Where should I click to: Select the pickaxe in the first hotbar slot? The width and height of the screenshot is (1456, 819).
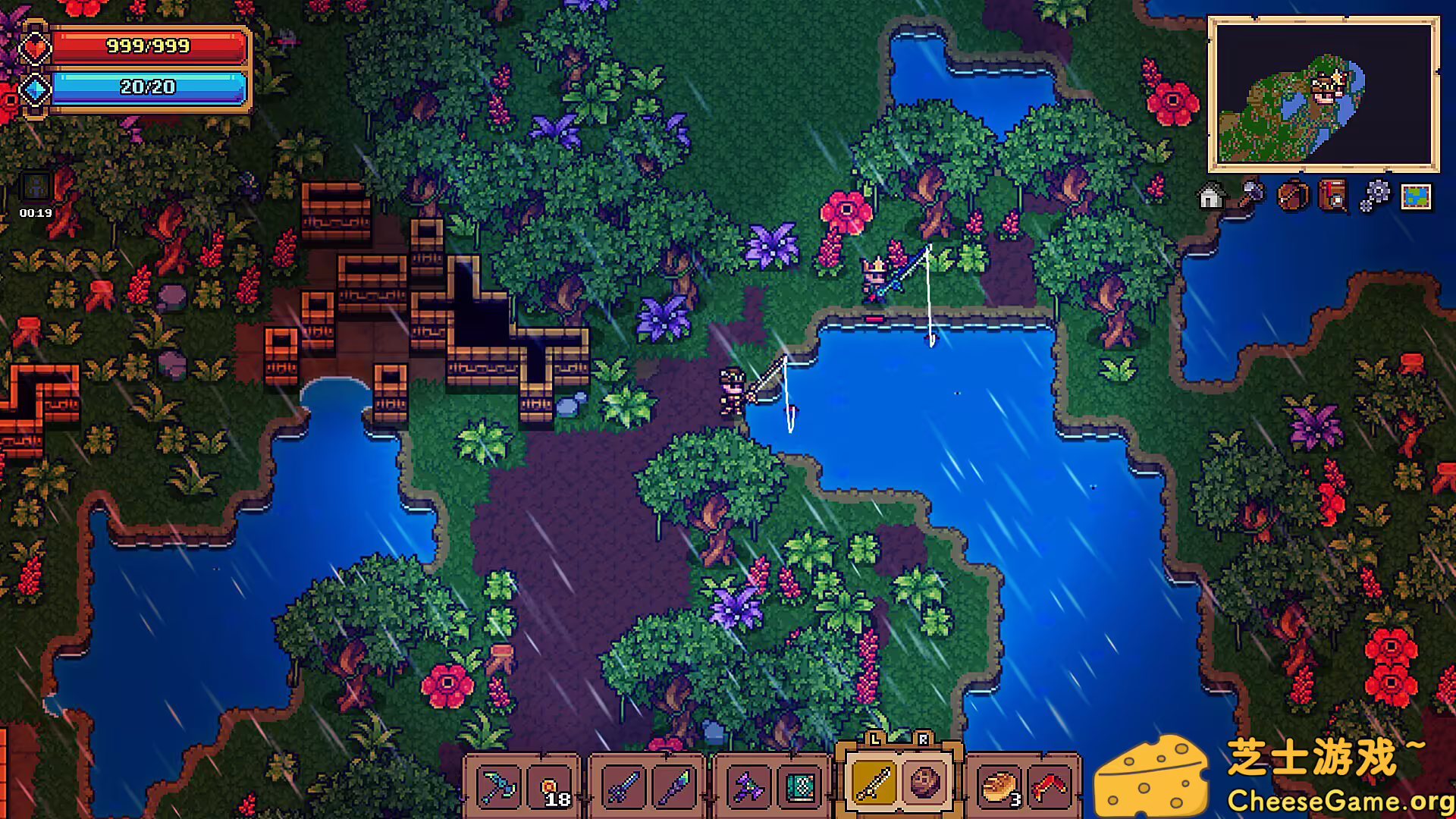[497, 786]
